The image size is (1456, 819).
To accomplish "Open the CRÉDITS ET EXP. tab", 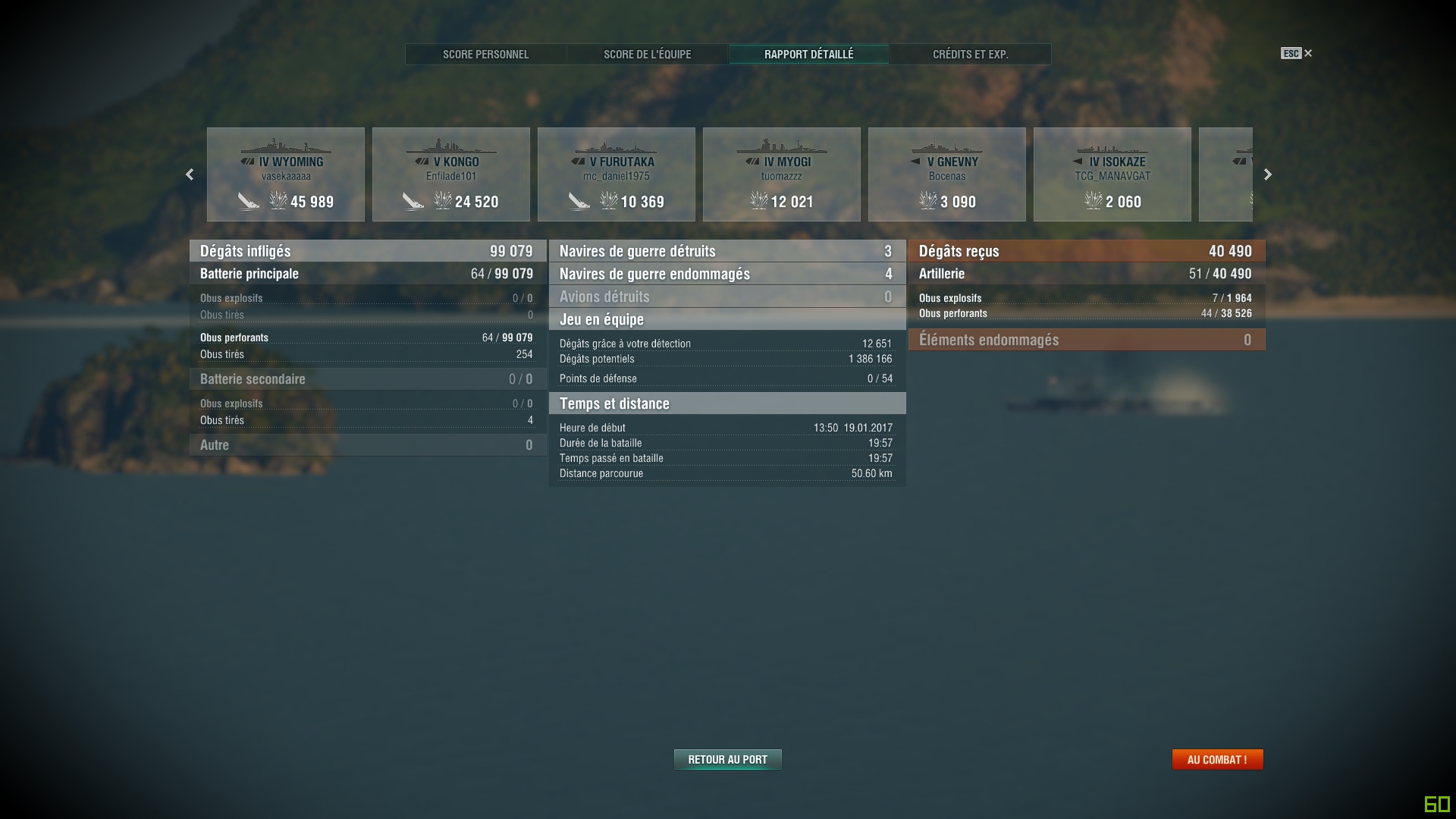I will 969,54.
